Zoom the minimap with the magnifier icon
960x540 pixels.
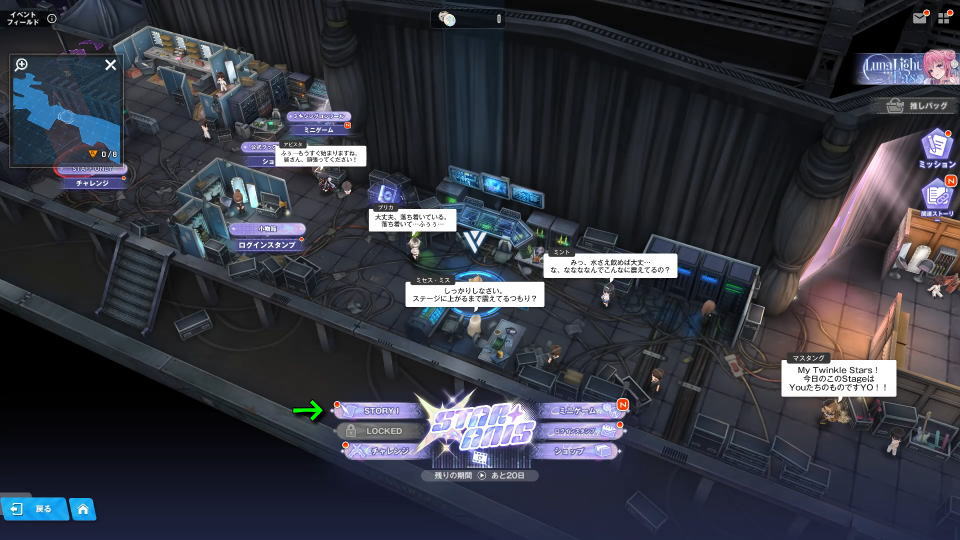pyautogui.click(x=22, y=65)
